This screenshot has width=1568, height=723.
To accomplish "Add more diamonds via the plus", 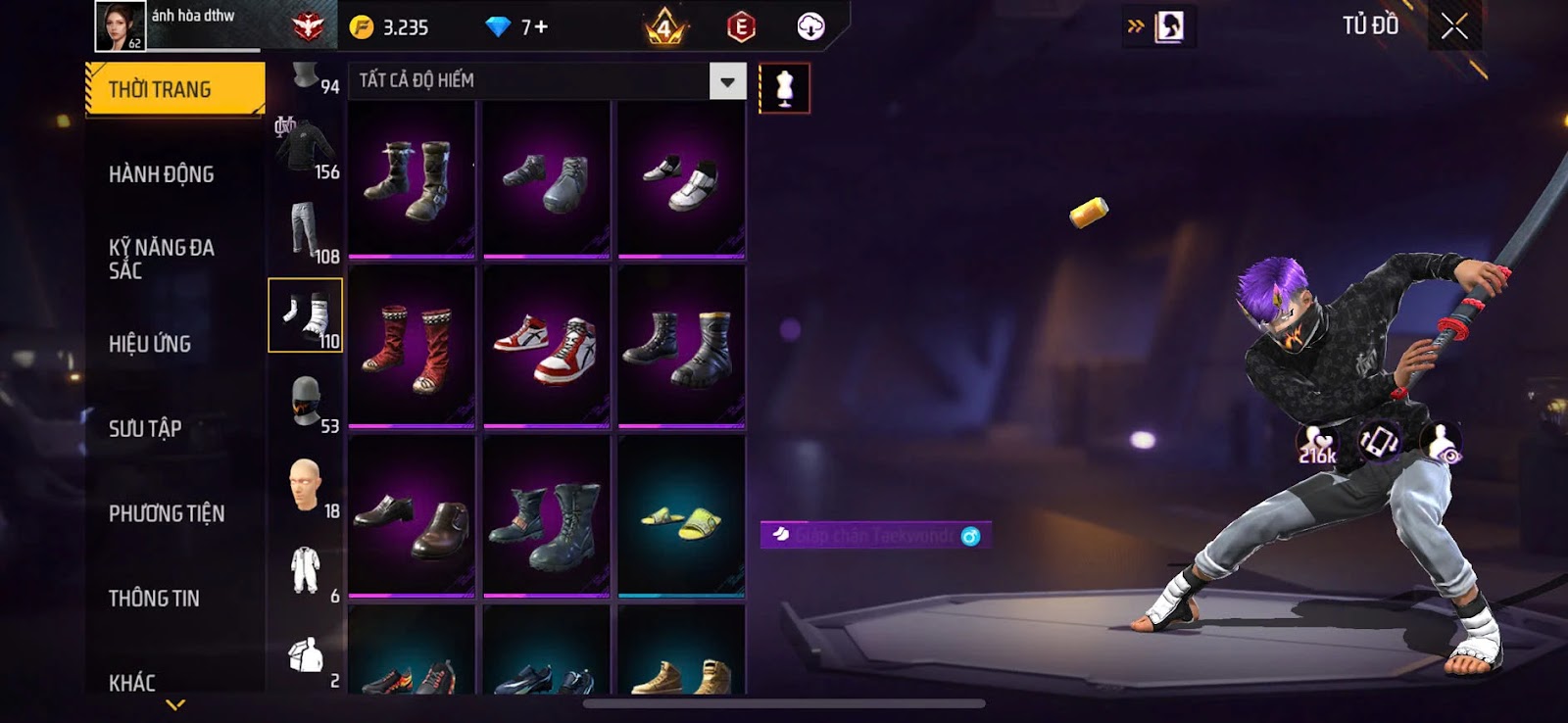I will 540,27.
